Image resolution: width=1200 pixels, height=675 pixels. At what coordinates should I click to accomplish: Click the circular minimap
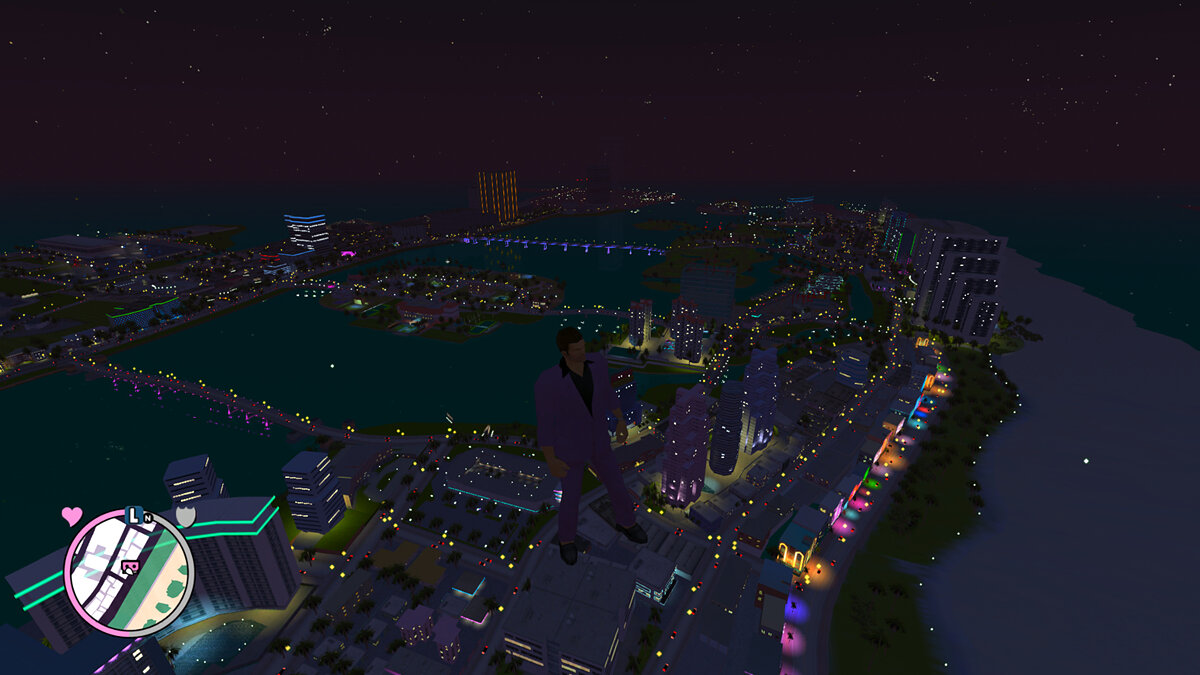pyautogui.click(x=128, y=573)
